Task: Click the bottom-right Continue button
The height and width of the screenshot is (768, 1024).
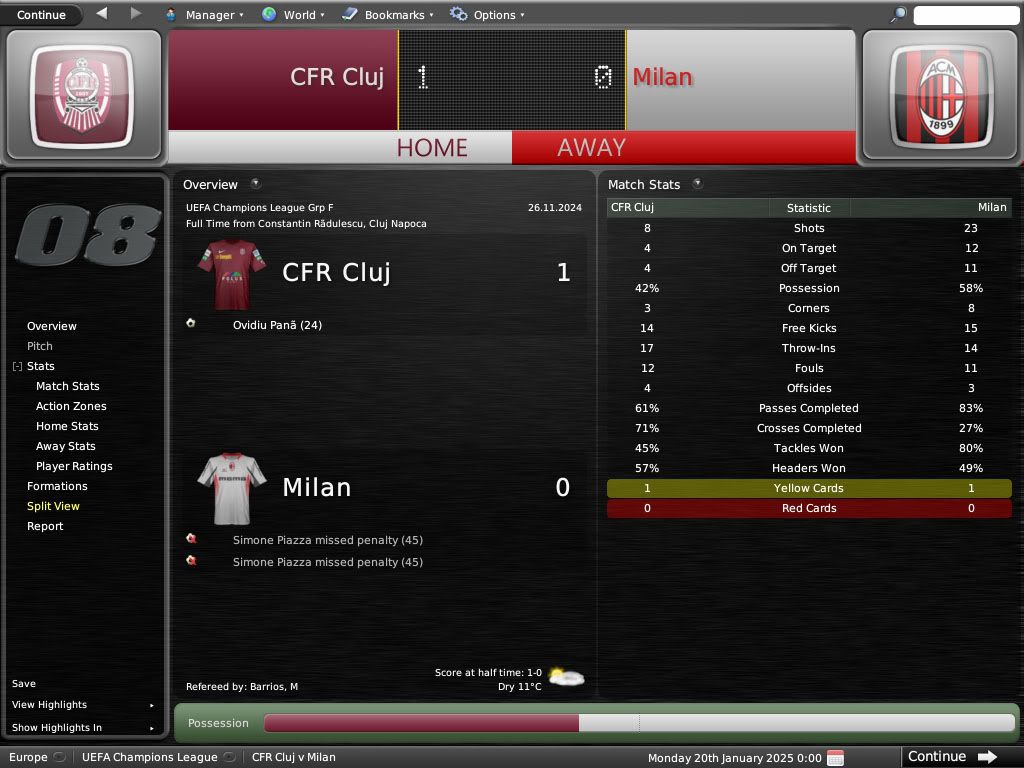Action: click(952, 757)
